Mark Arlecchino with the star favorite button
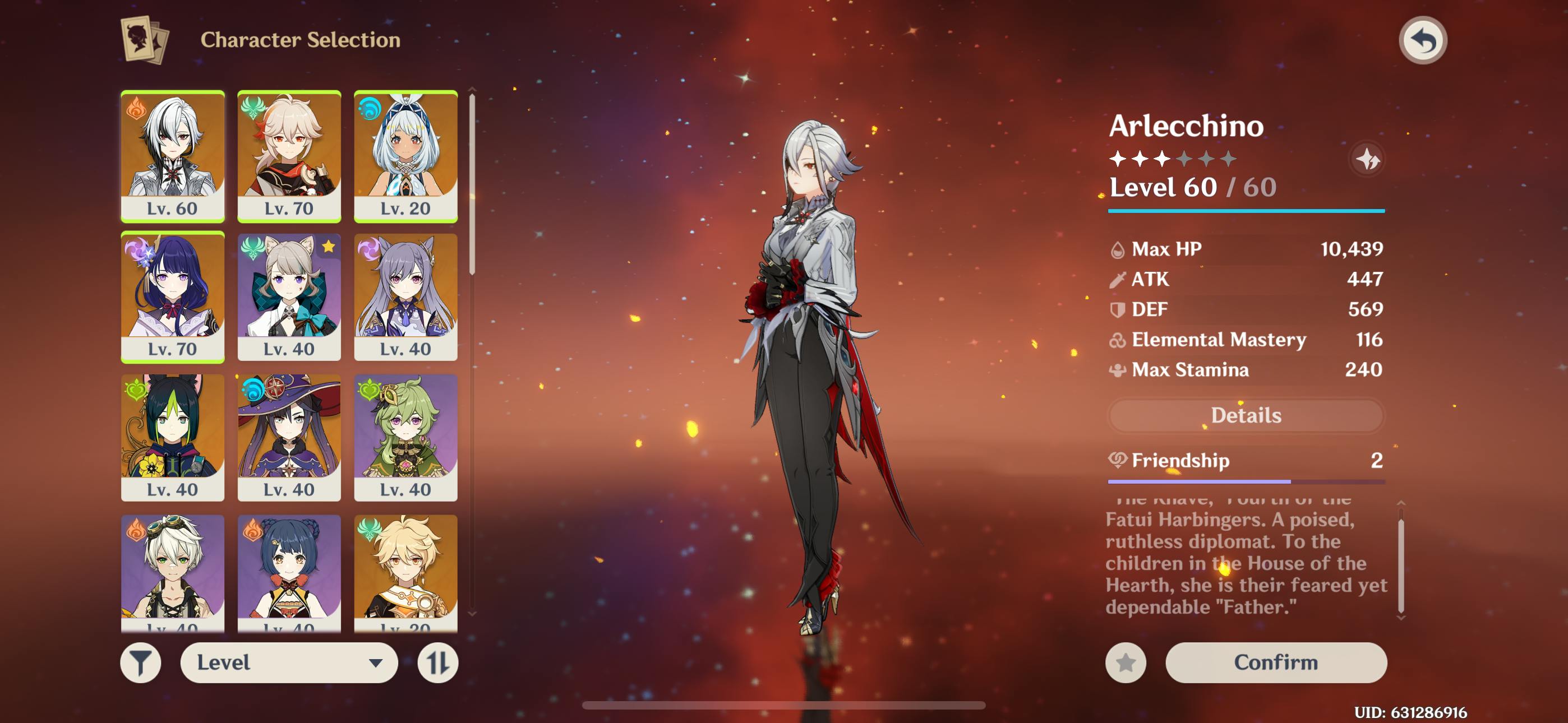The image size is (1568, 723). coord(1126,662)
